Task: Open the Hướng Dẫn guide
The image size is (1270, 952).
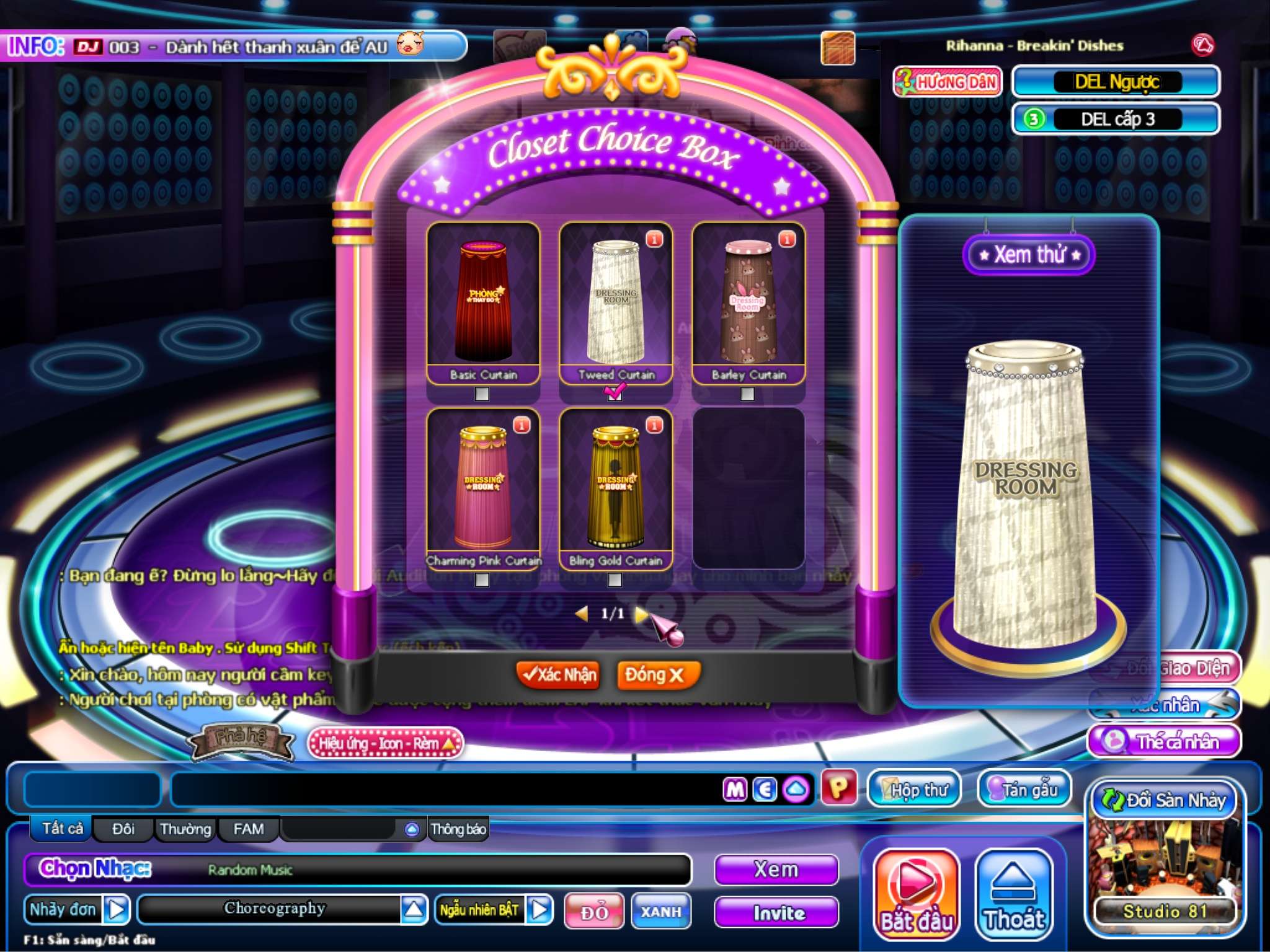Action: (947, 82)
